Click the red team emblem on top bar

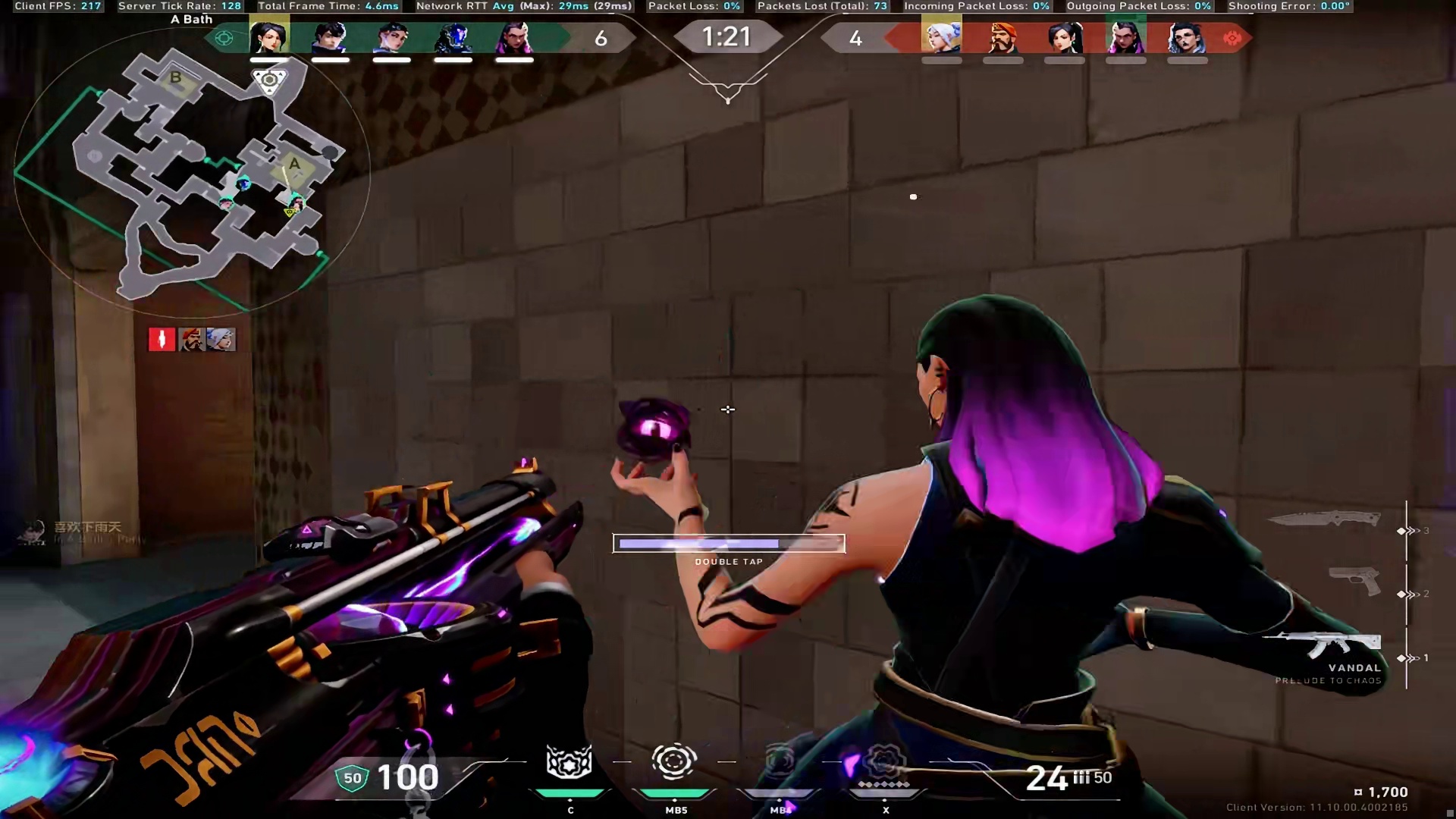(1232, 38)
